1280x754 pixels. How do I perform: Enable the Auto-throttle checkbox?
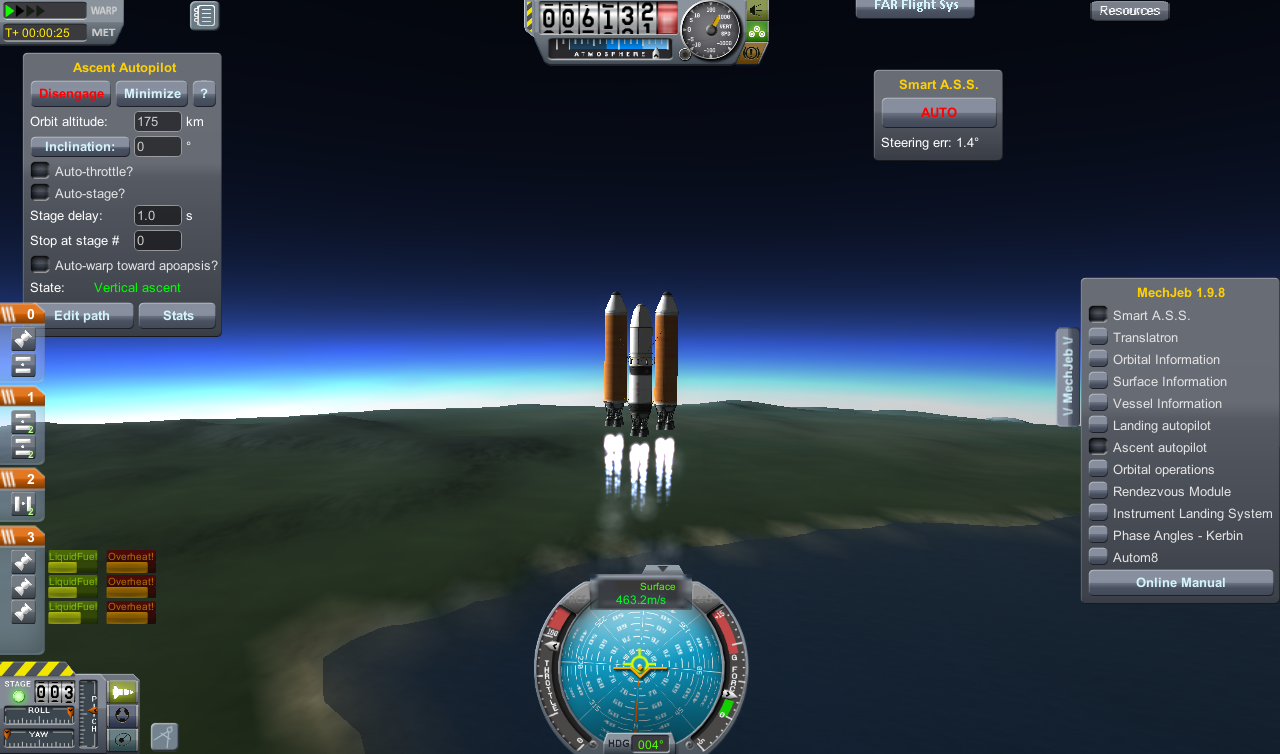pos(39,170)
